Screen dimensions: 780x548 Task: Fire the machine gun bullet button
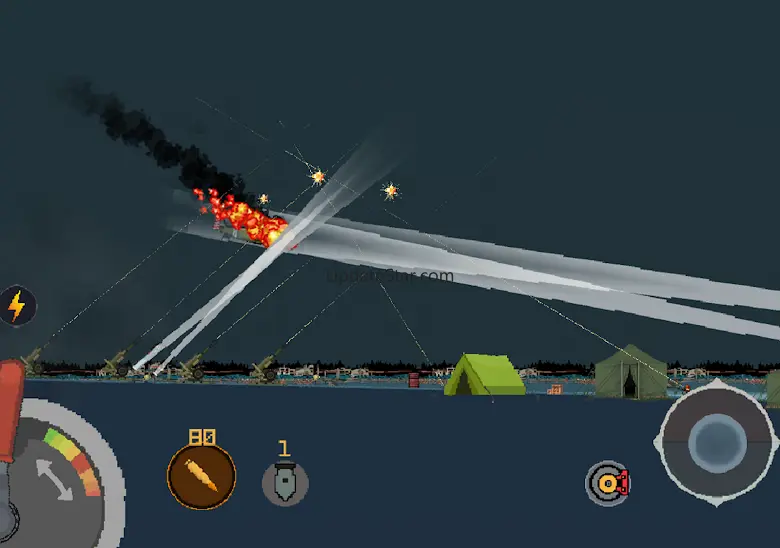[x=201, y=477]
